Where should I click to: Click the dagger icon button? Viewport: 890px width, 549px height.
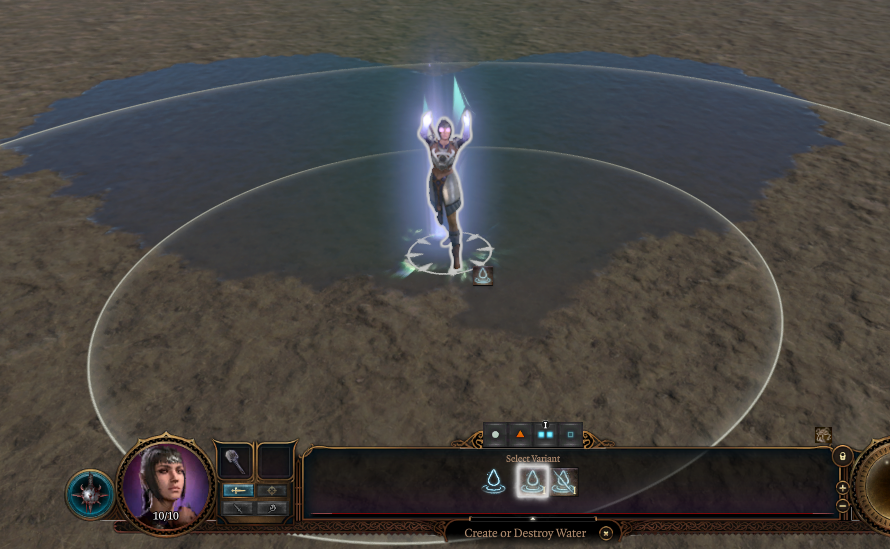pyautogui.click(x=237, y=508)
